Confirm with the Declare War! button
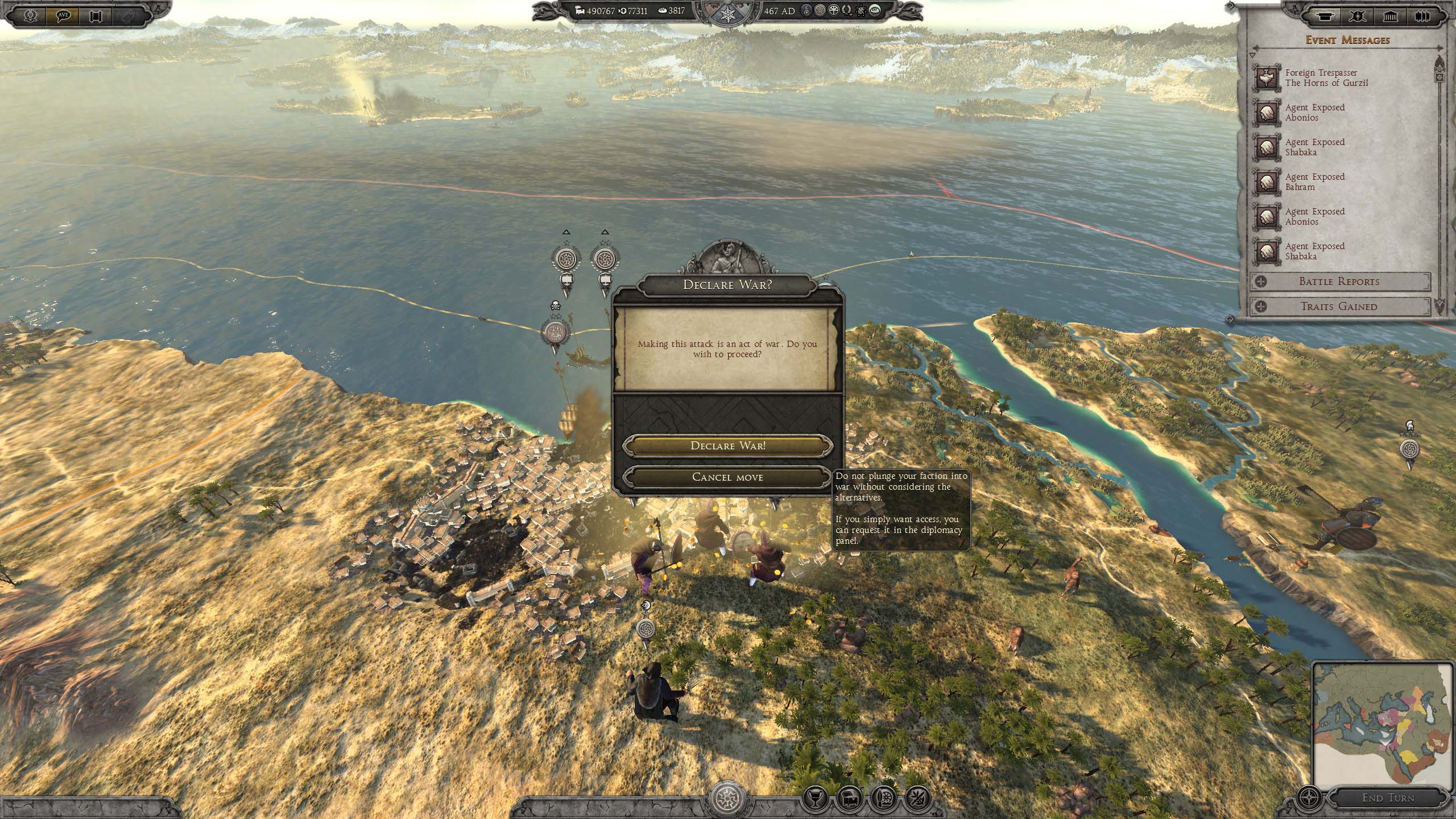 coord(727,446)
